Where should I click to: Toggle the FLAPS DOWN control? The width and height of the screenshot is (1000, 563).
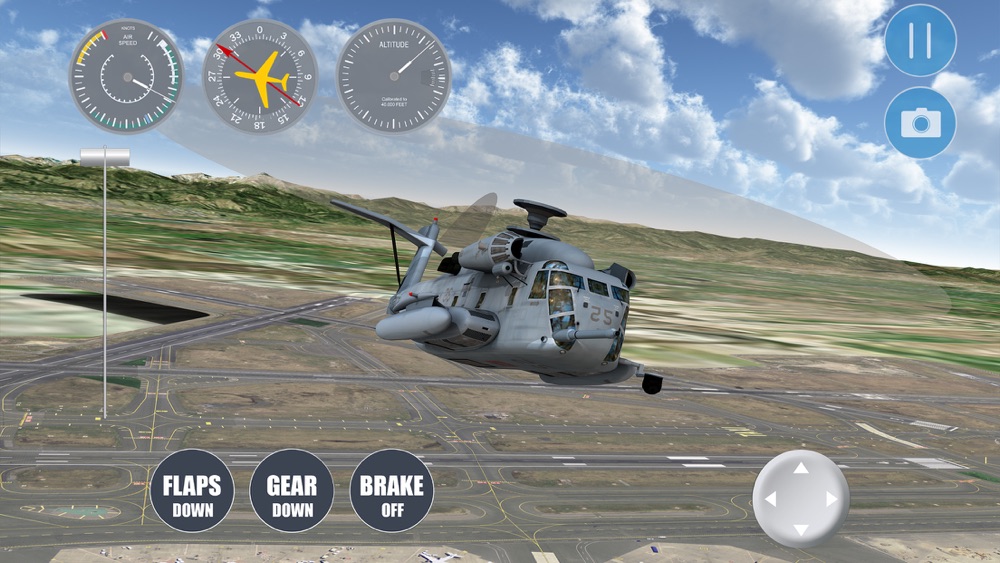[x=192, y=491]
